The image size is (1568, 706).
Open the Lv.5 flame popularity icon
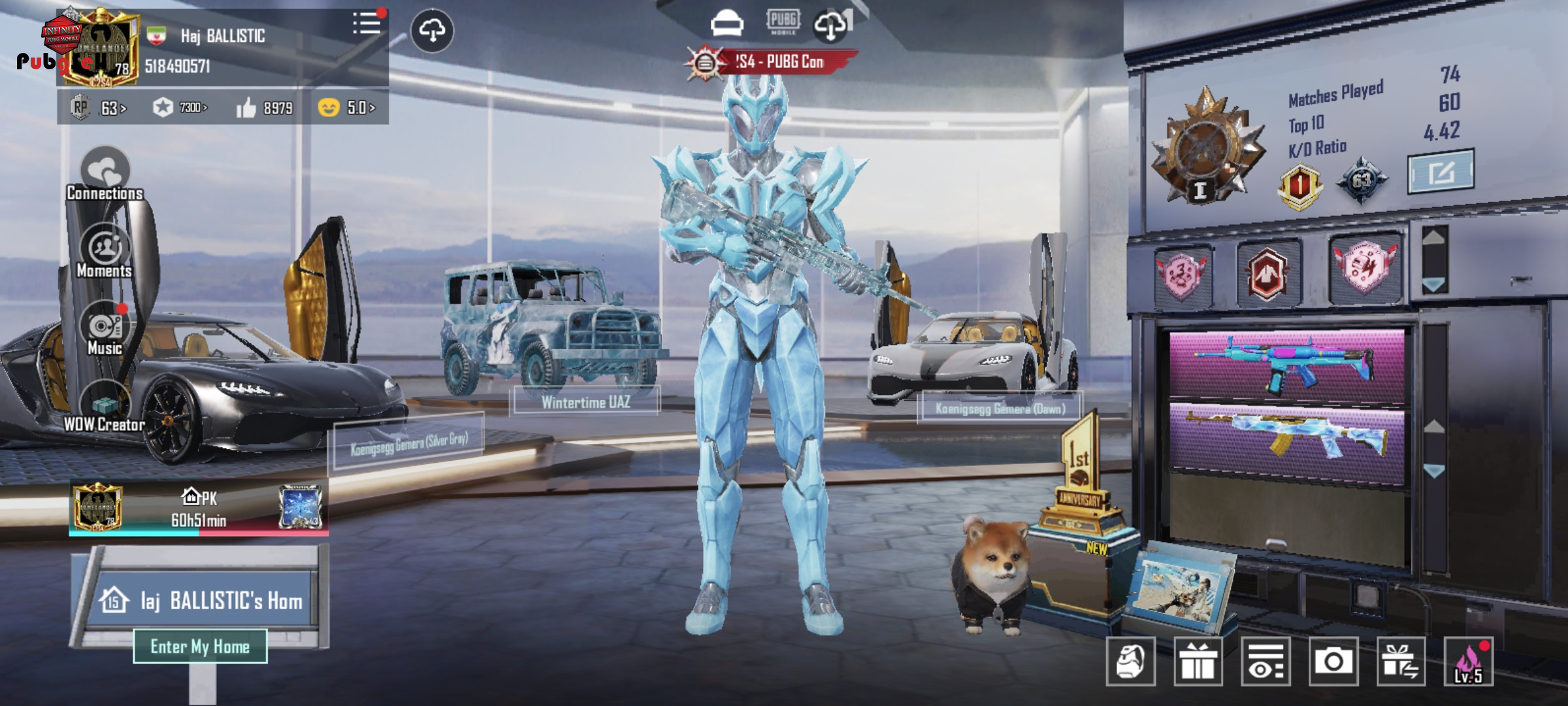coord(1468,662)
